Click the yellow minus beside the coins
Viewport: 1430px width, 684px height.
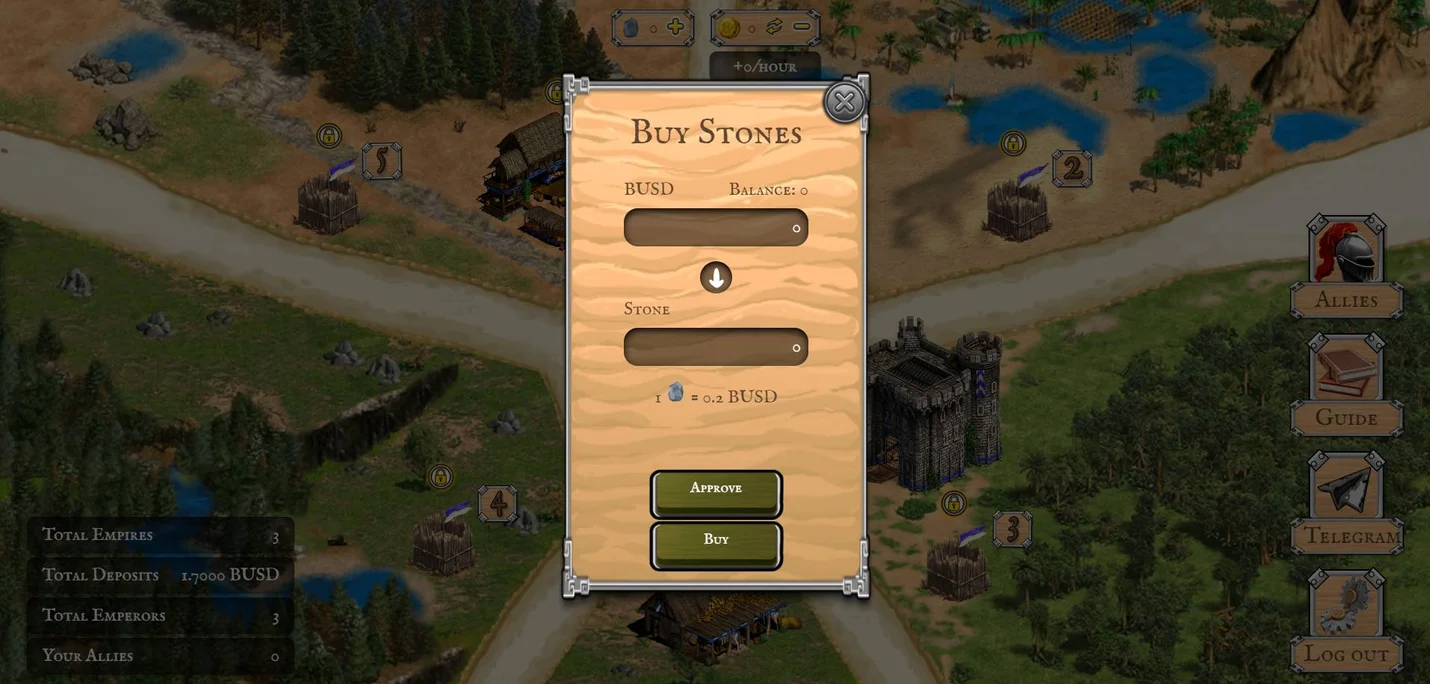[802, 27]
